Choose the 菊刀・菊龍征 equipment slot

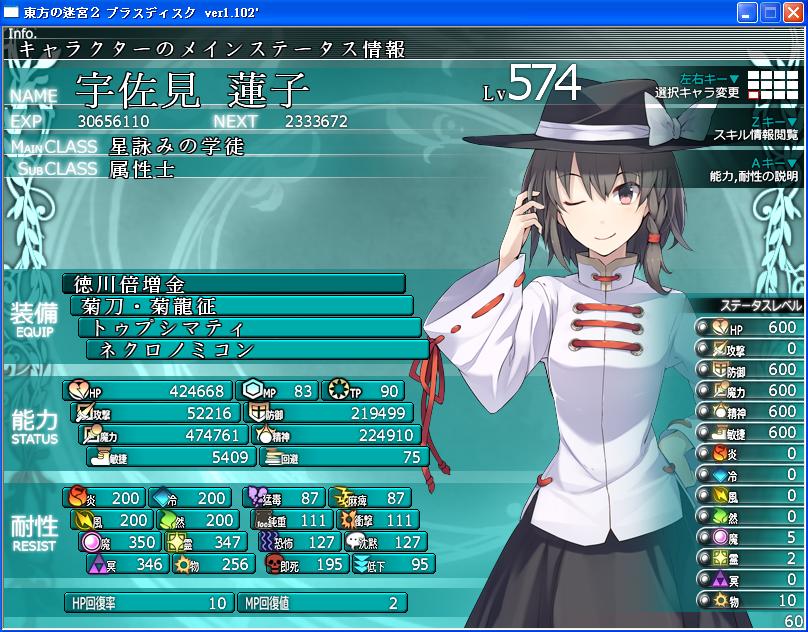pyautogui.click(x=242, y=306)
